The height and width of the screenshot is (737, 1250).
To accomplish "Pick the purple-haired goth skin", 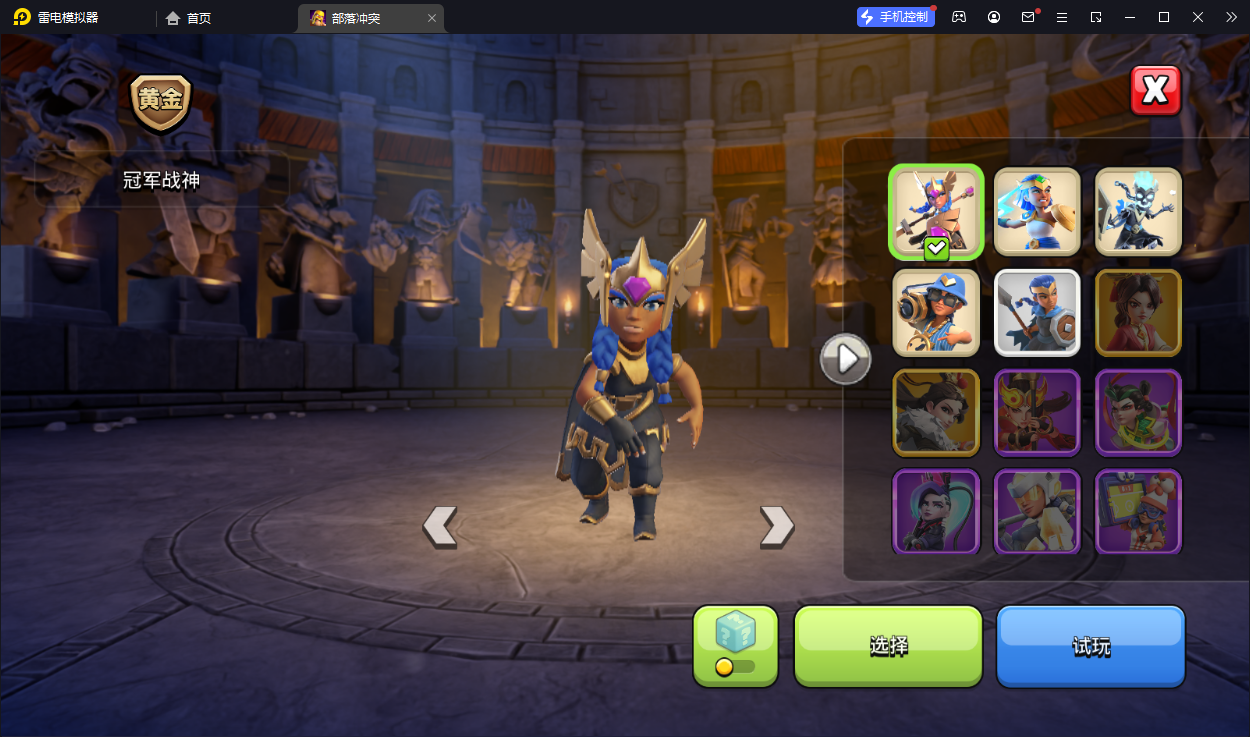I will pyautogui.click(x=936, y=510).
